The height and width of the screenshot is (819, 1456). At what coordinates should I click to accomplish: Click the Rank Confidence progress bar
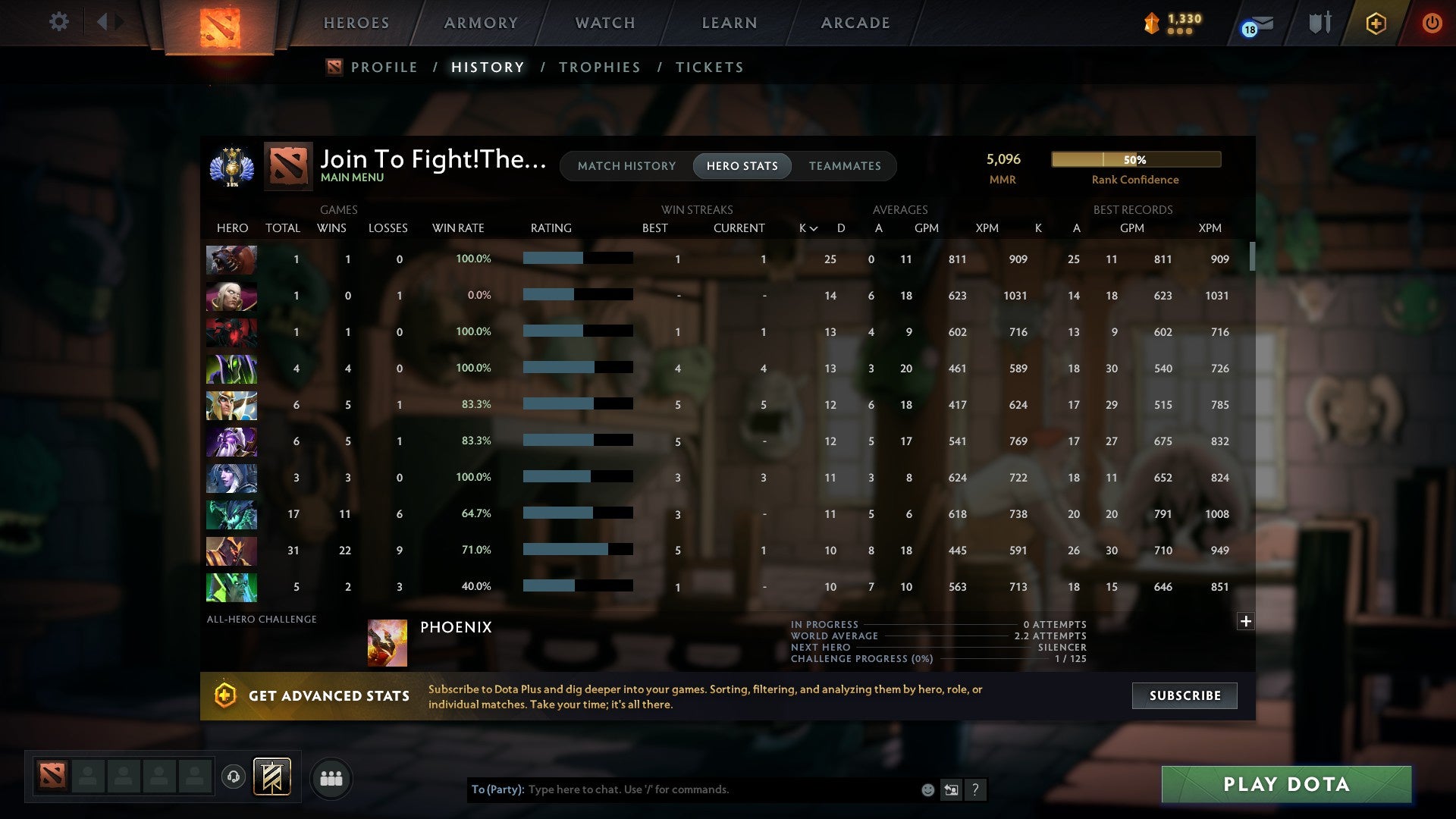pos(1135,159)
